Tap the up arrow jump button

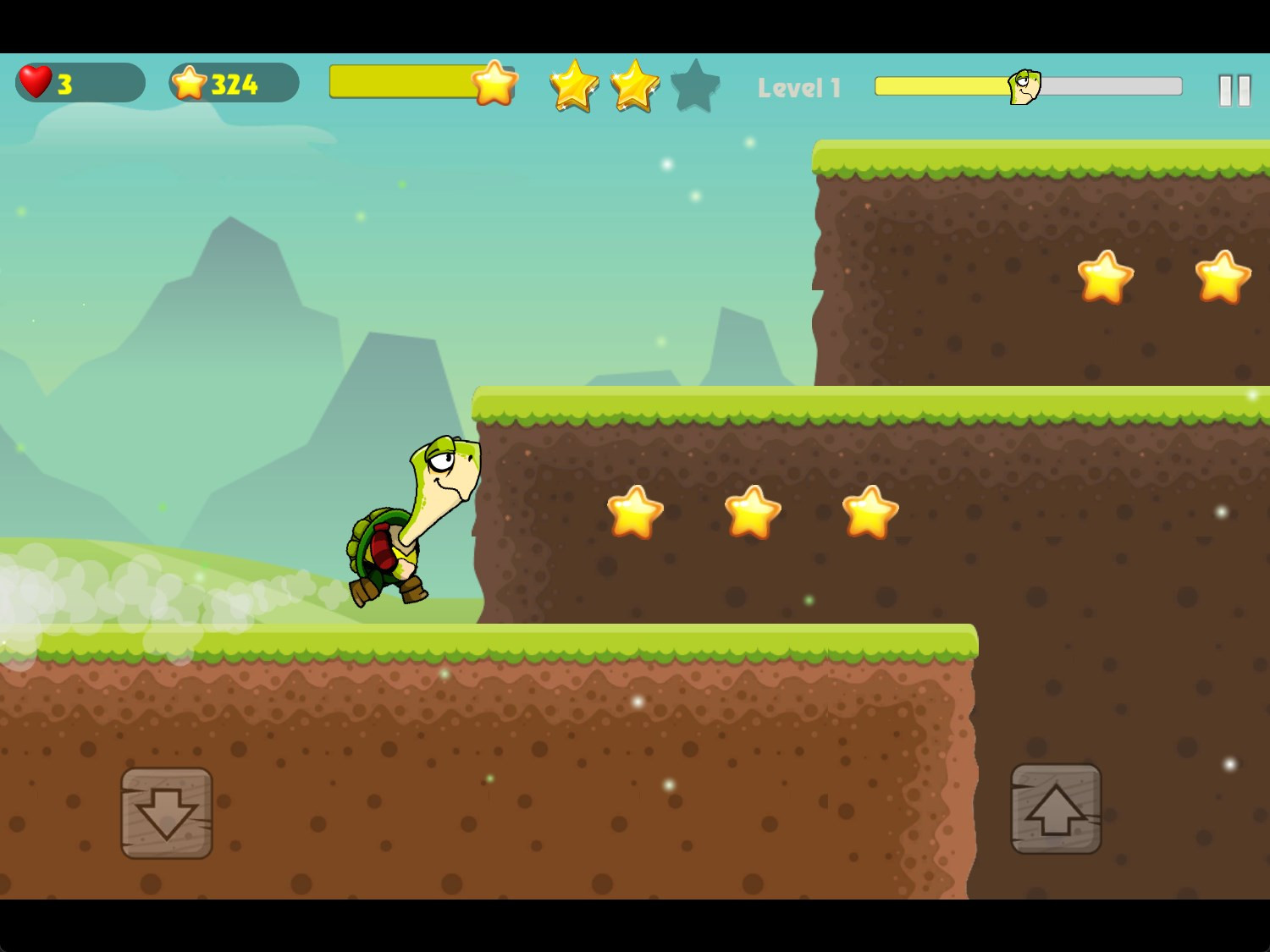(1056, 809)
